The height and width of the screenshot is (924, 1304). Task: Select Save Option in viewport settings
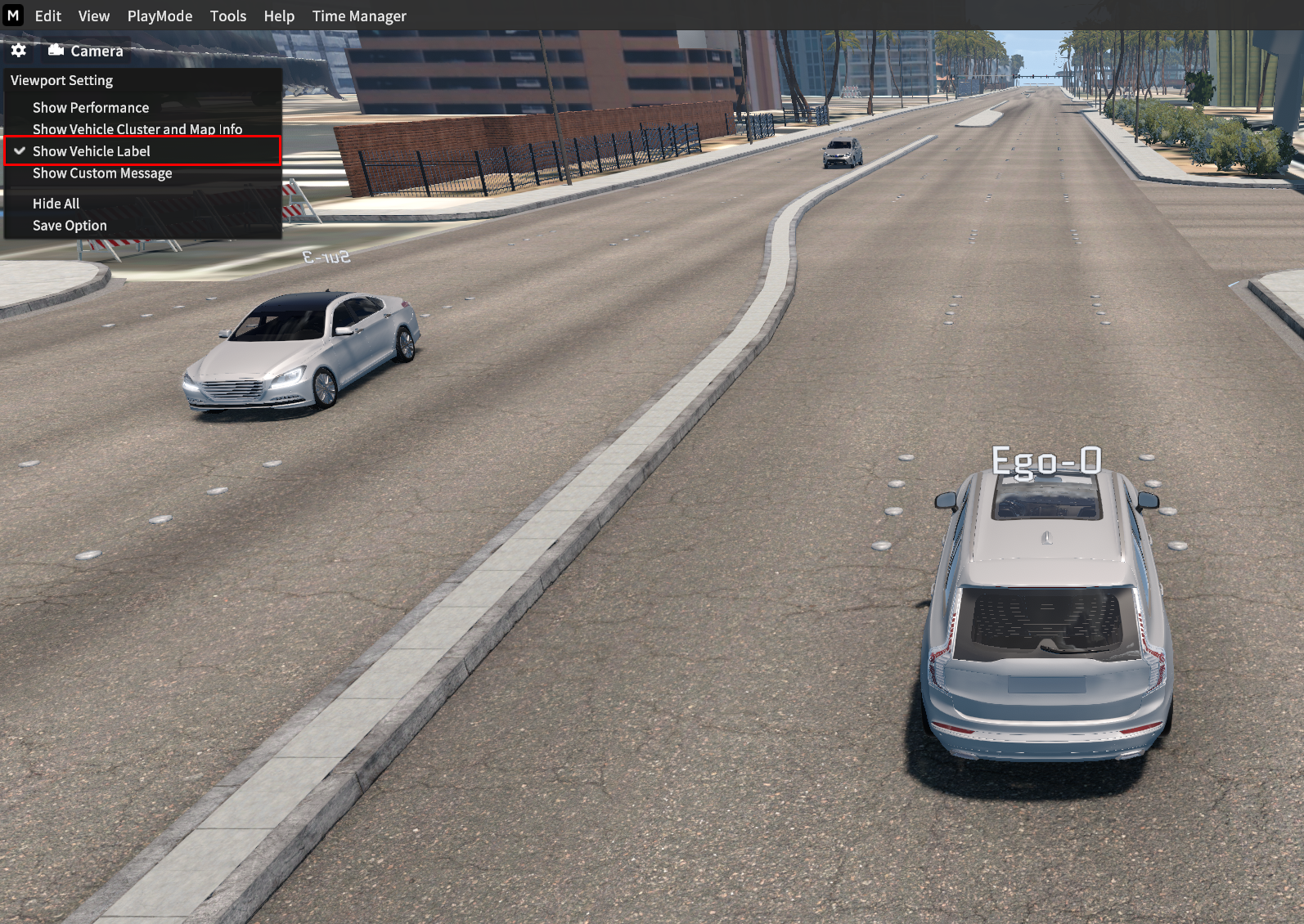(x=70, y=226)
